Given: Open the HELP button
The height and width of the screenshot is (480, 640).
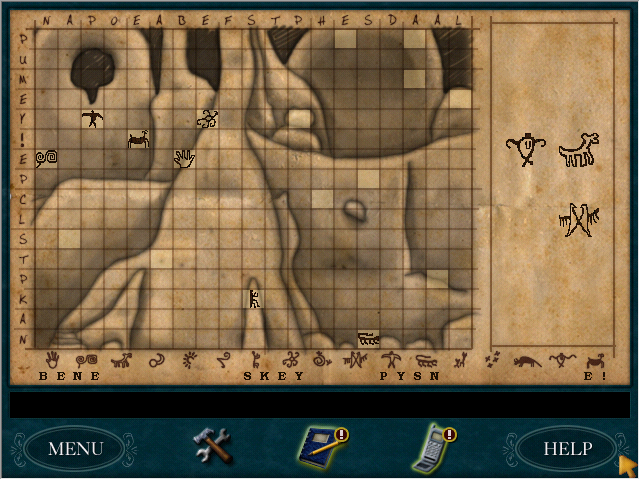Looking at the screenshot, I should pos(567,448).
